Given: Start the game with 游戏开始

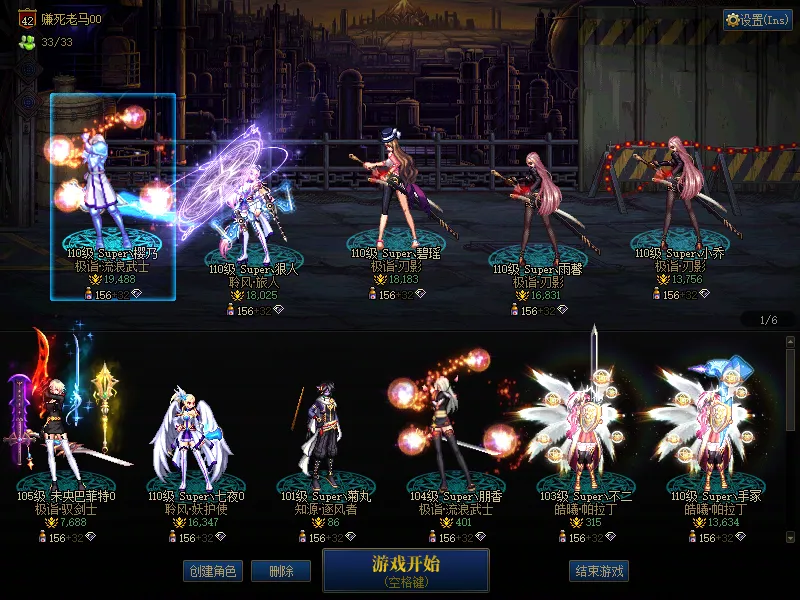Looking at the screenshot, I should 405,569.
